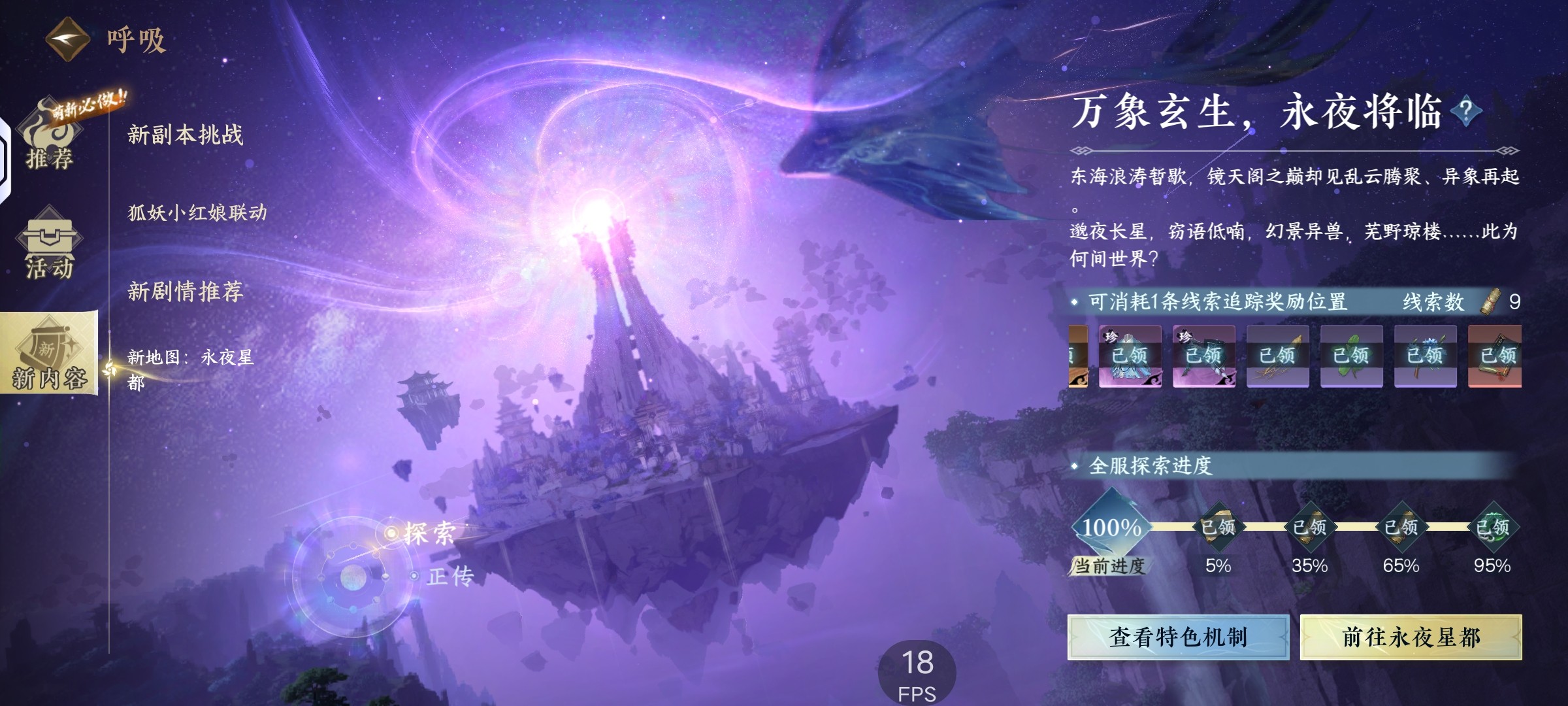Open the 新副本挑战 entry
Viewport: 1568px width, 706px height.
point(186,135)
